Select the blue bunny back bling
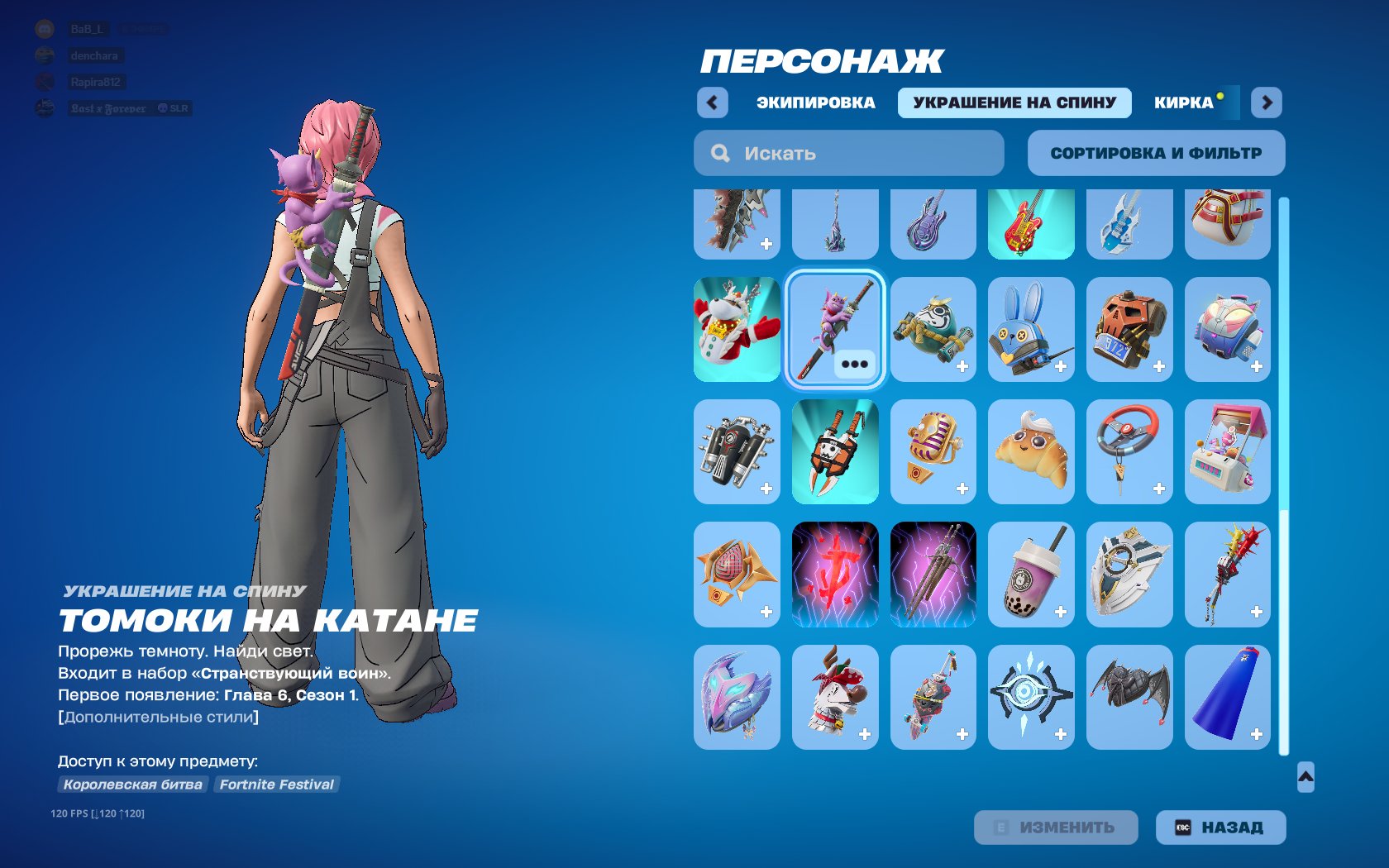 (x=1031, y=328)
